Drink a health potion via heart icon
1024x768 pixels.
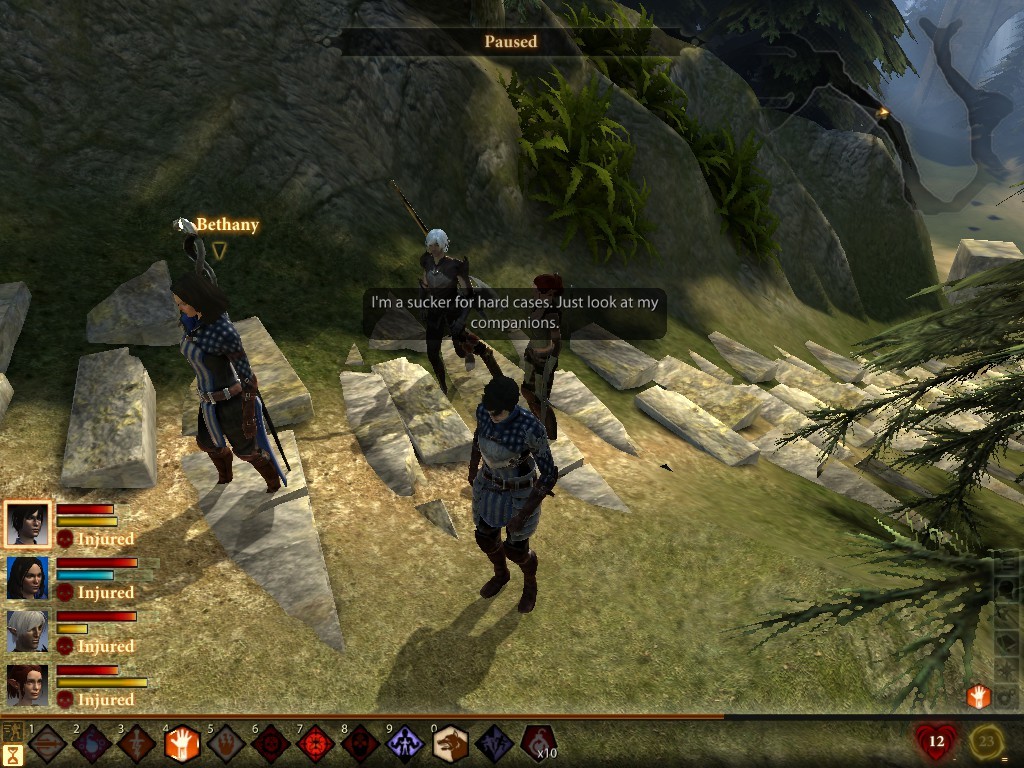(935, 742)
